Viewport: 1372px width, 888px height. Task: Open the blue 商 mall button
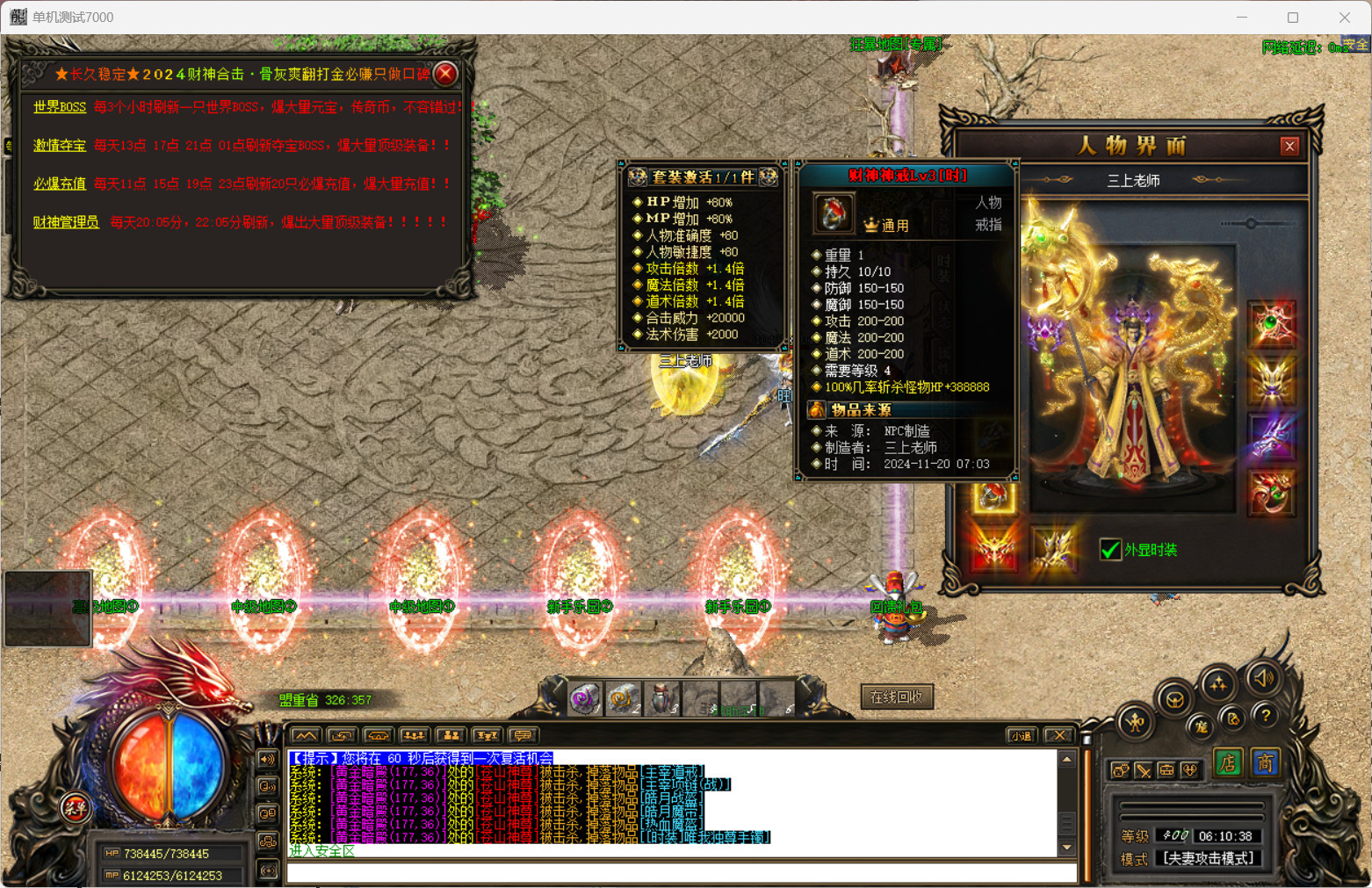point(1265,763)
